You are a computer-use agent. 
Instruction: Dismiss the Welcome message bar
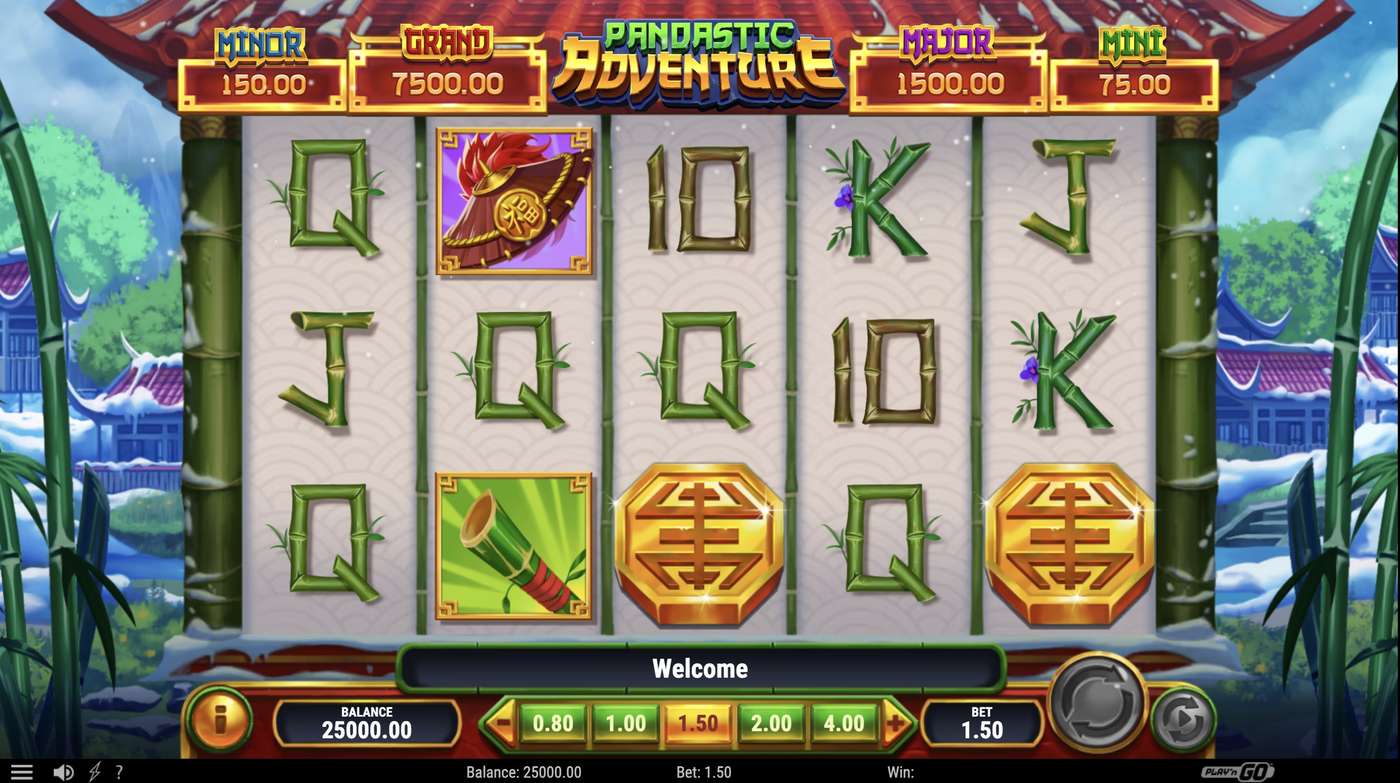point(700,668)
